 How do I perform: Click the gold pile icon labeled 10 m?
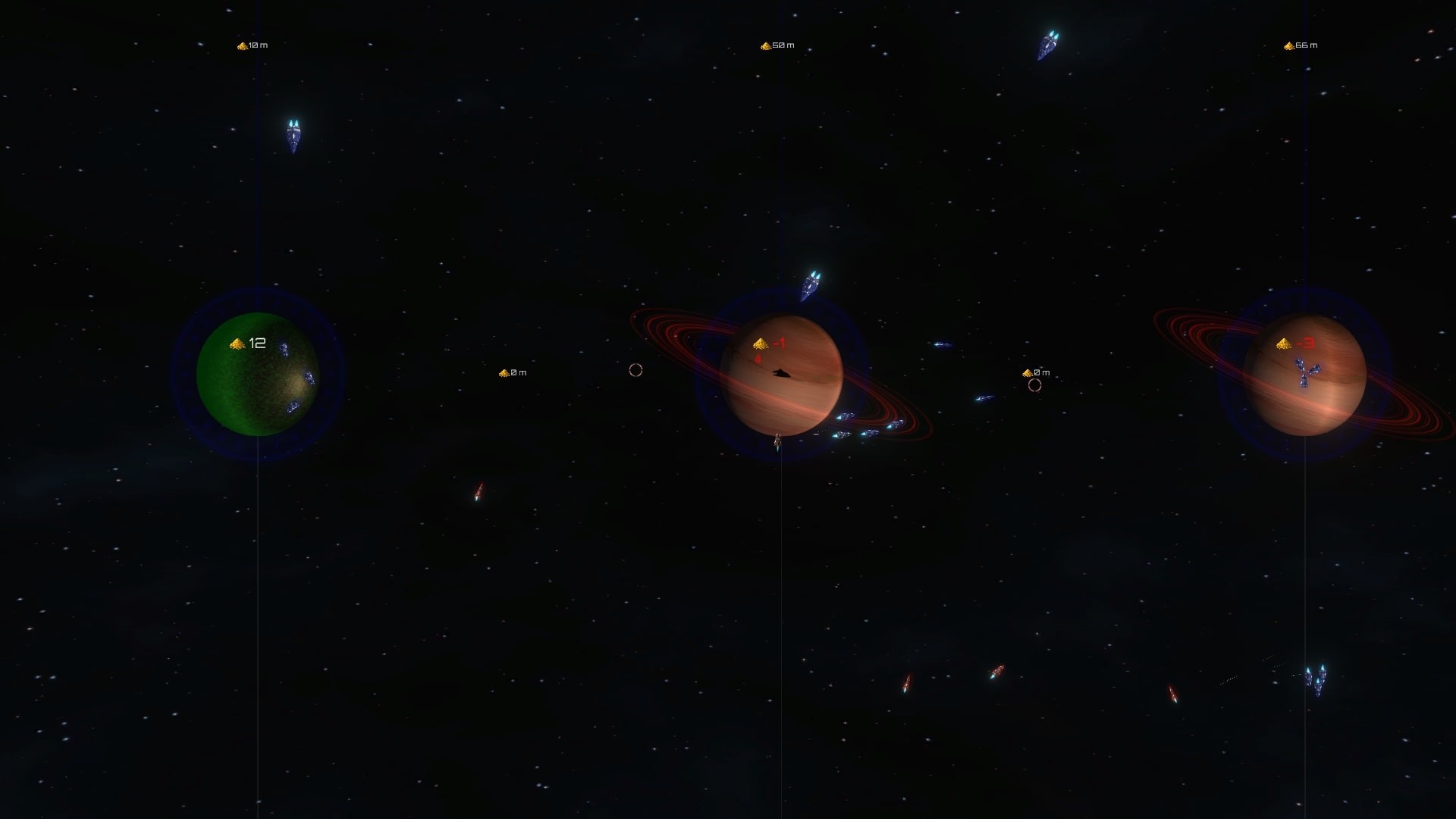(x=243, y=45)
